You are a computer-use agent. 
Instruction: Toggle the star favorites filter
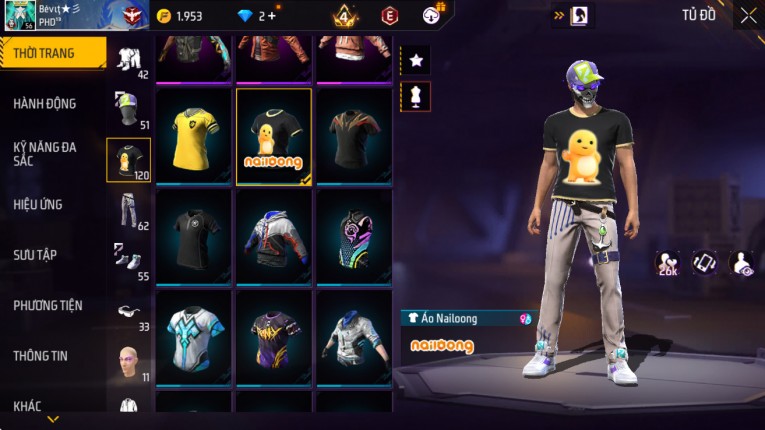[x=416, y=61]
